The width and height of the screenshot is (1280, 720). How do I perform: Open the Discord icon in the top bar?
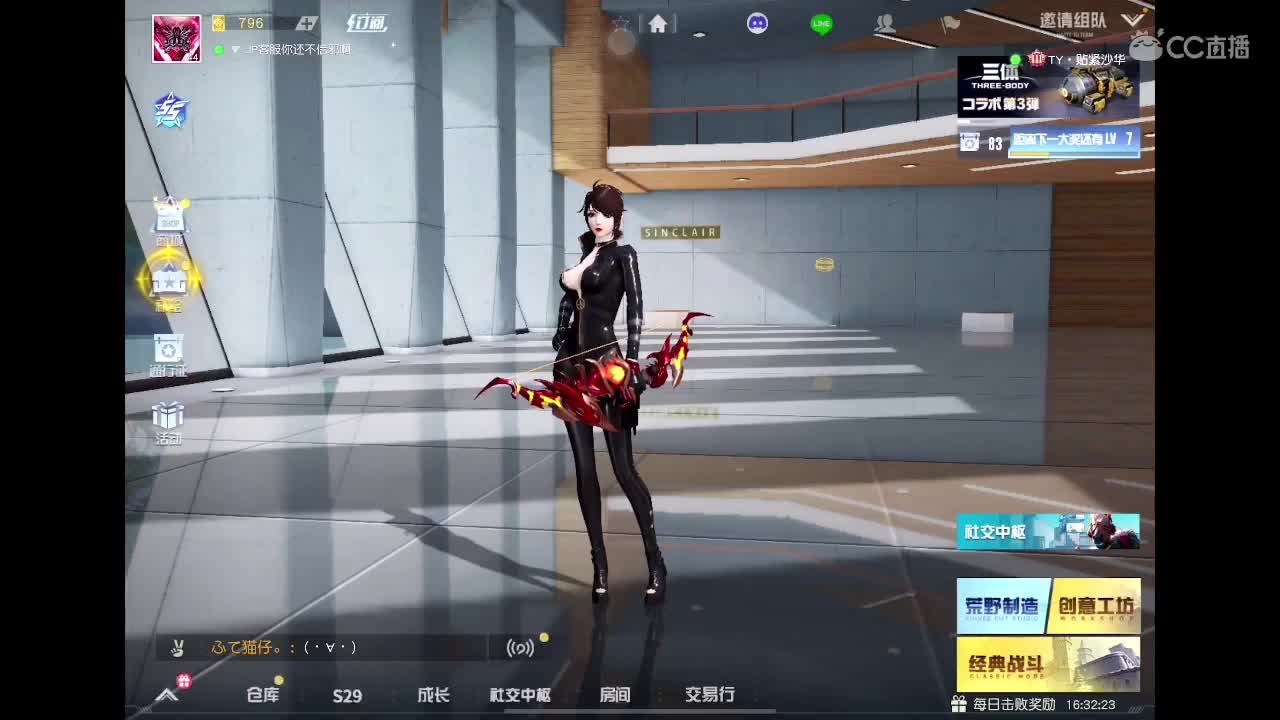[758, 22]
